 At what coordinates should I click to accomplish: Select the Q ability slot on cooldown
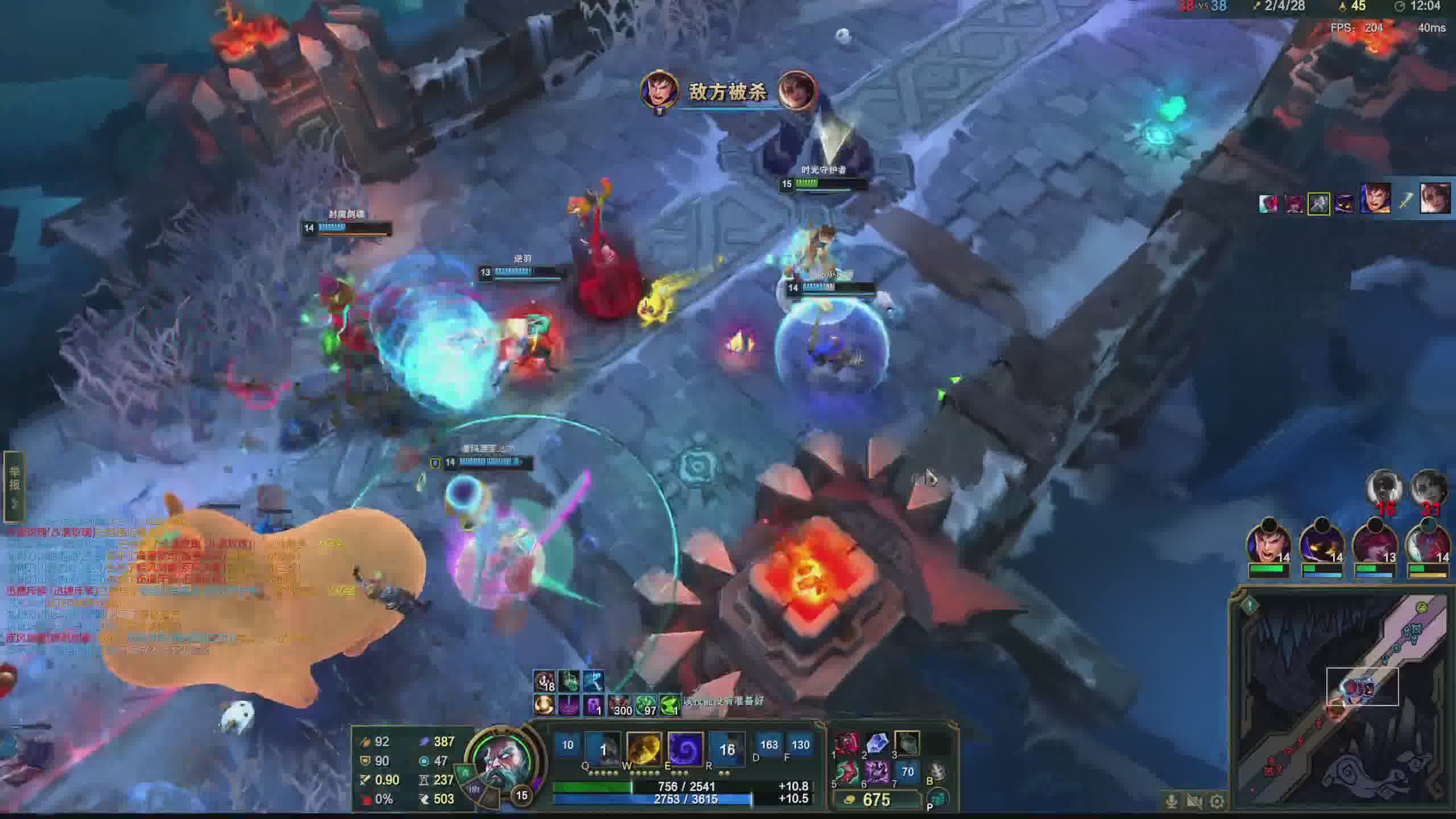[x=603, y=748]
